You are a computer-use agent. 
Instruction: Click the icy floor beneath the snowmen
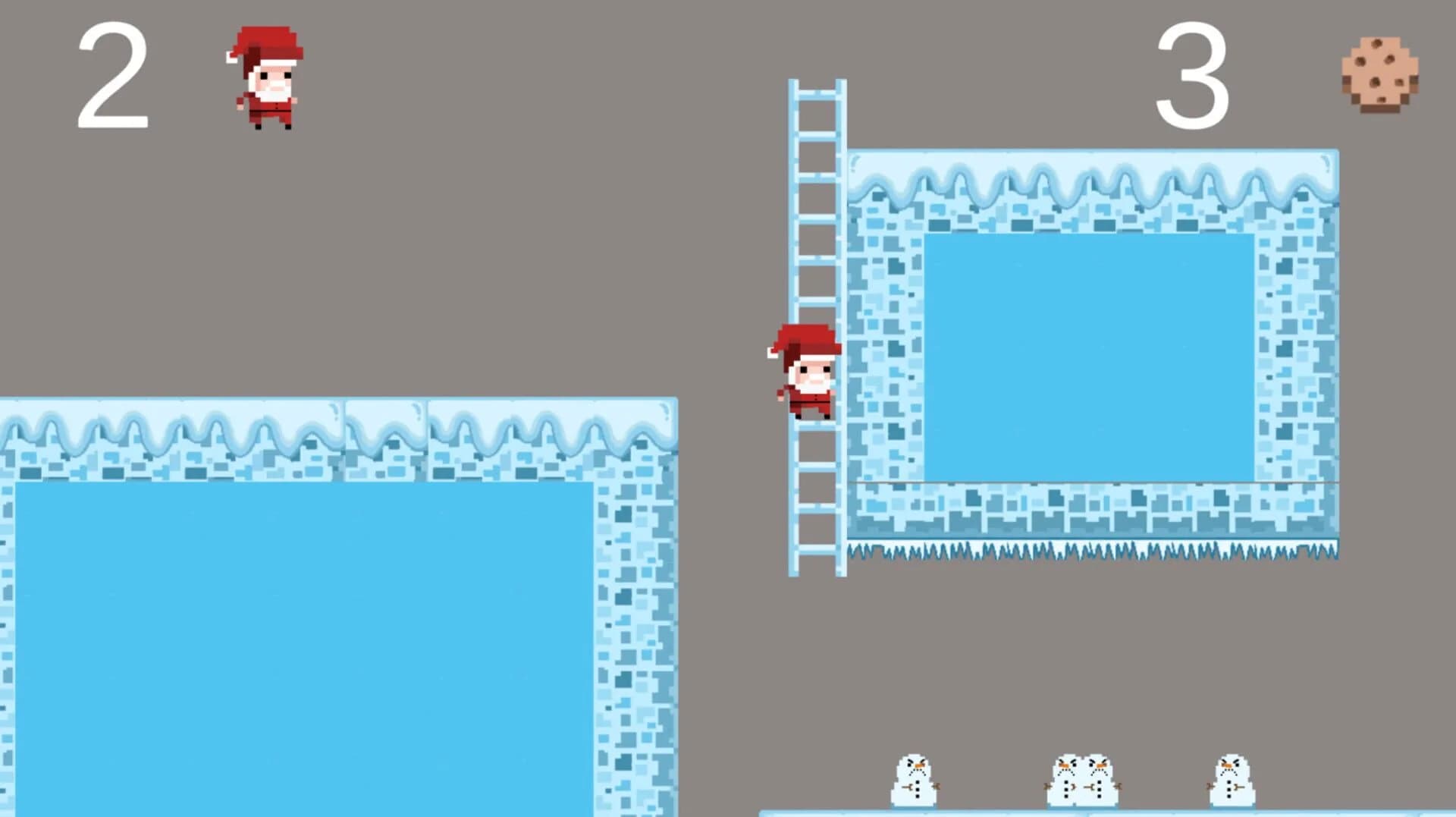pos(1062,812)
